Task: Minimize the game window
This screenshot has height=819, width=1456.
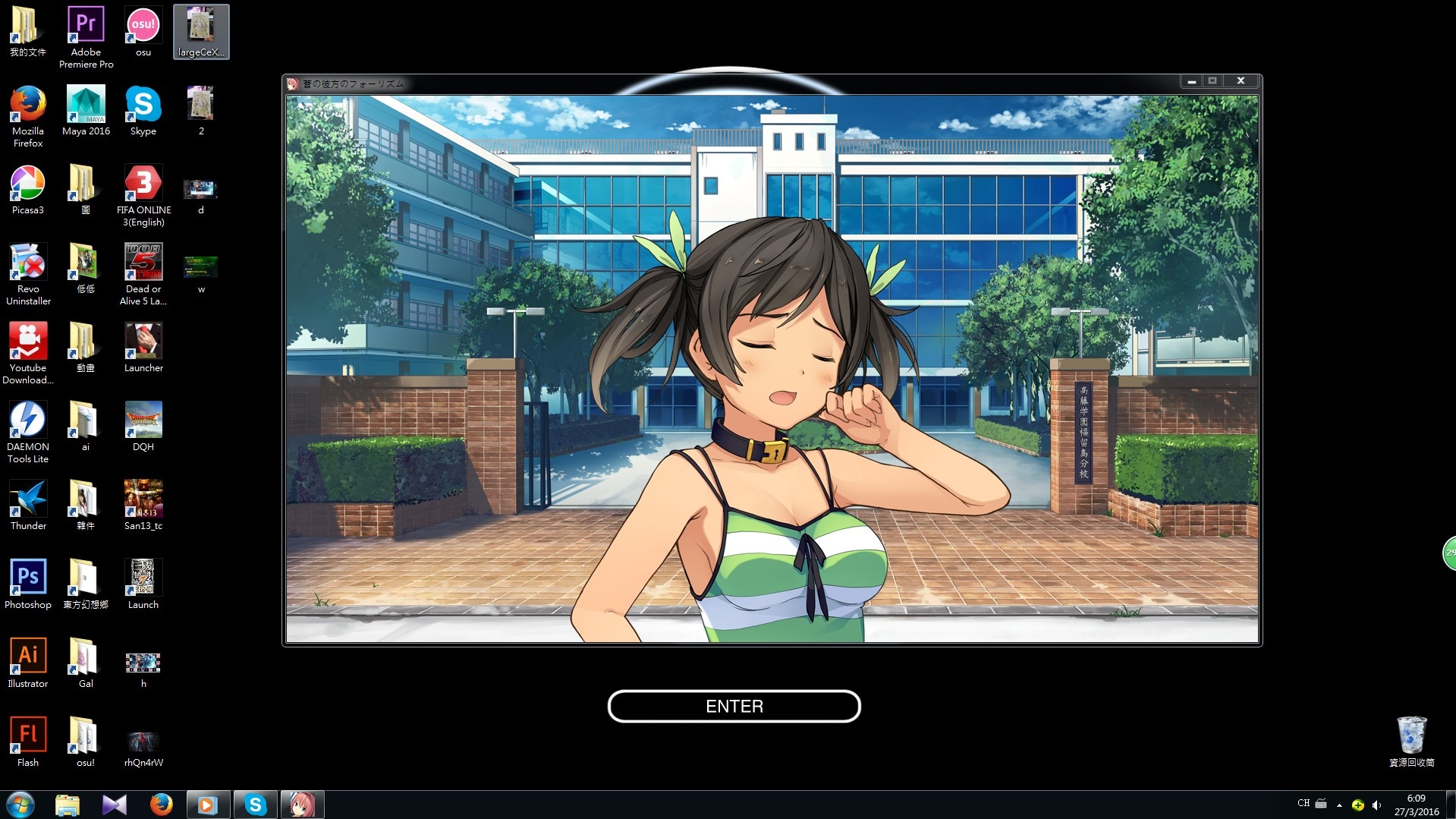Action: 1192,81
